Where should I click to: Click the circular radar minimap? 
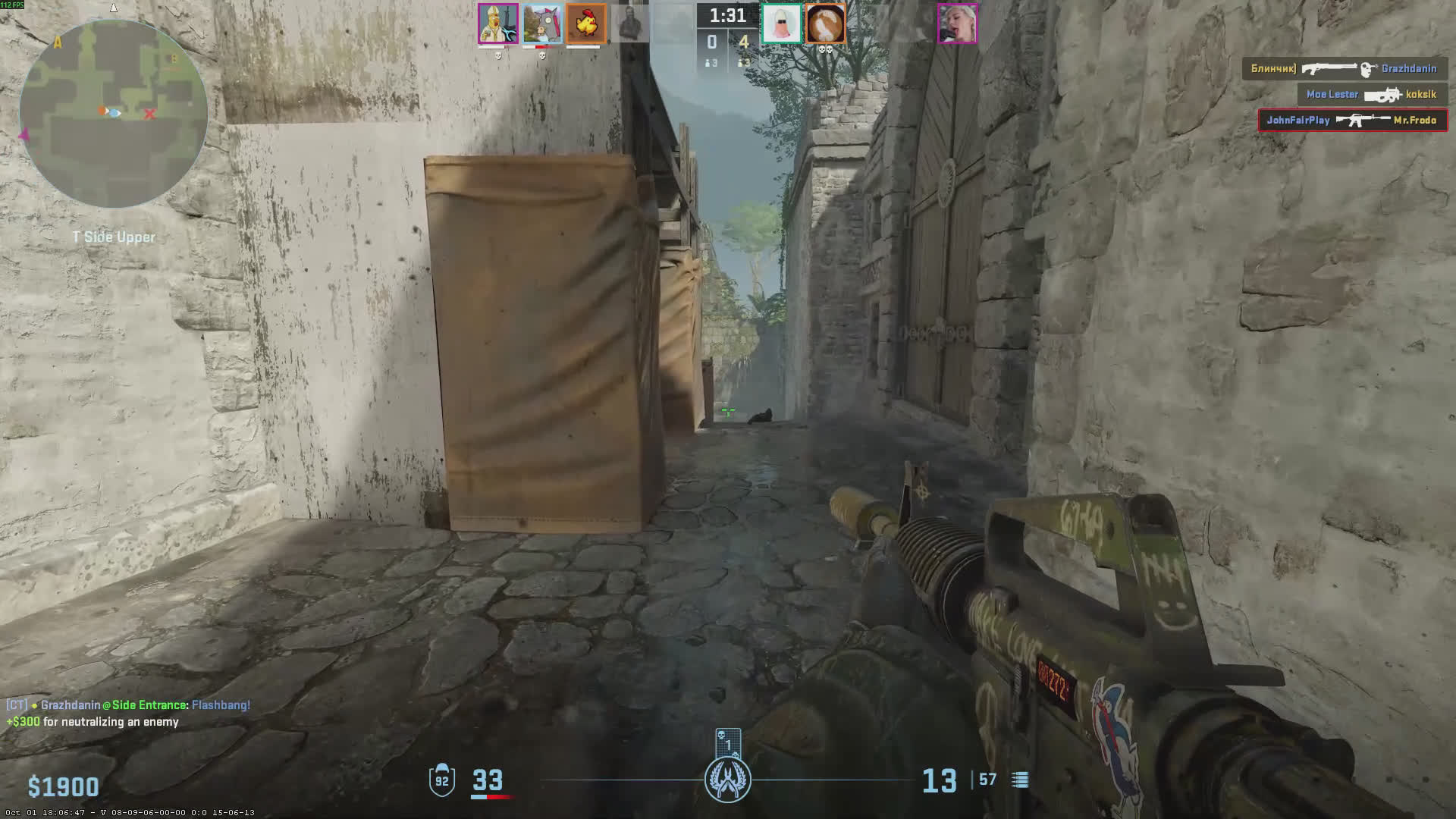point(114,114)
